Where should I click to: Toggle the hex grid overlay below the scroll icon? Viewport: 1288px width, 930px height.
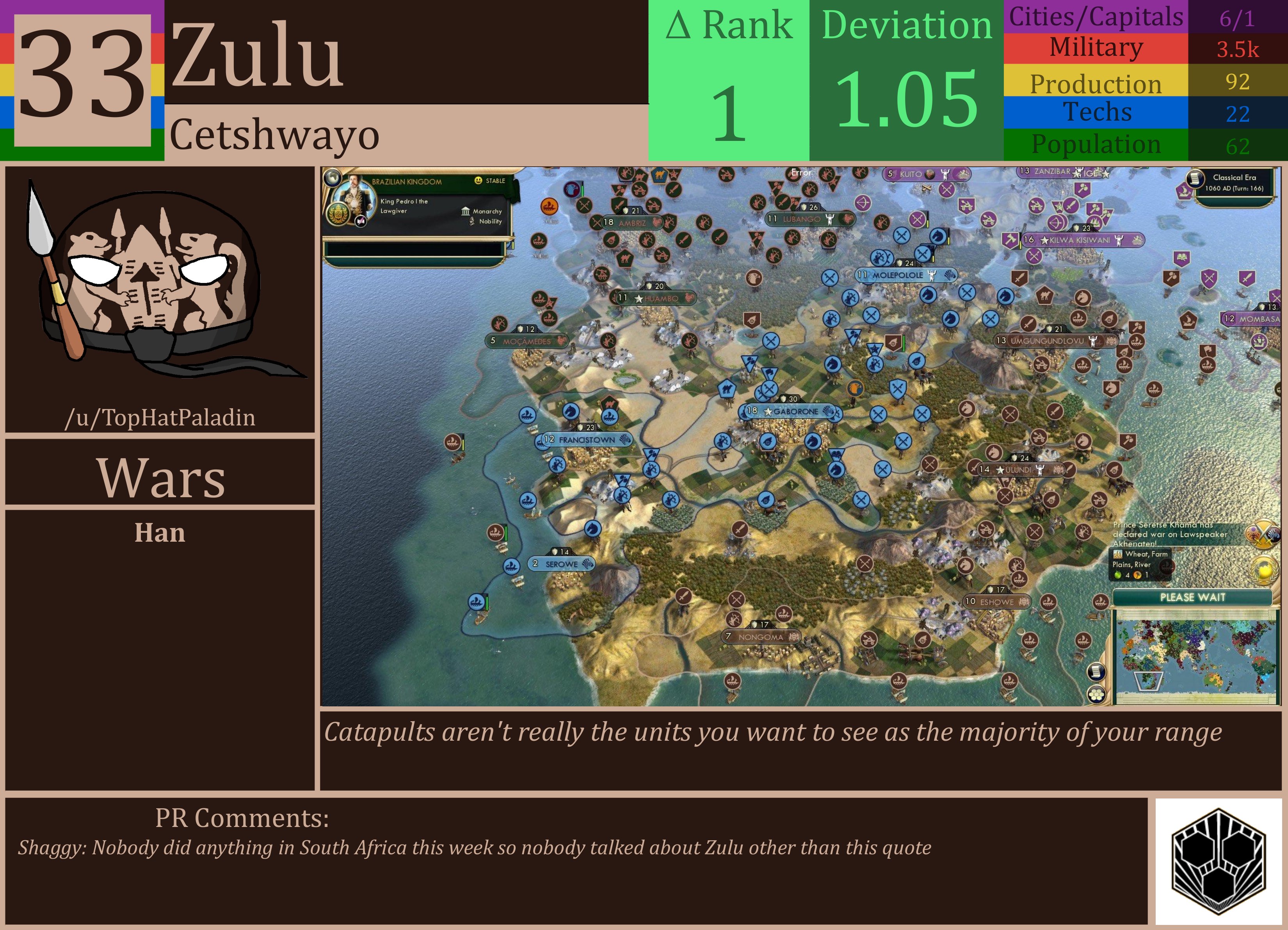pos(1097,694)
